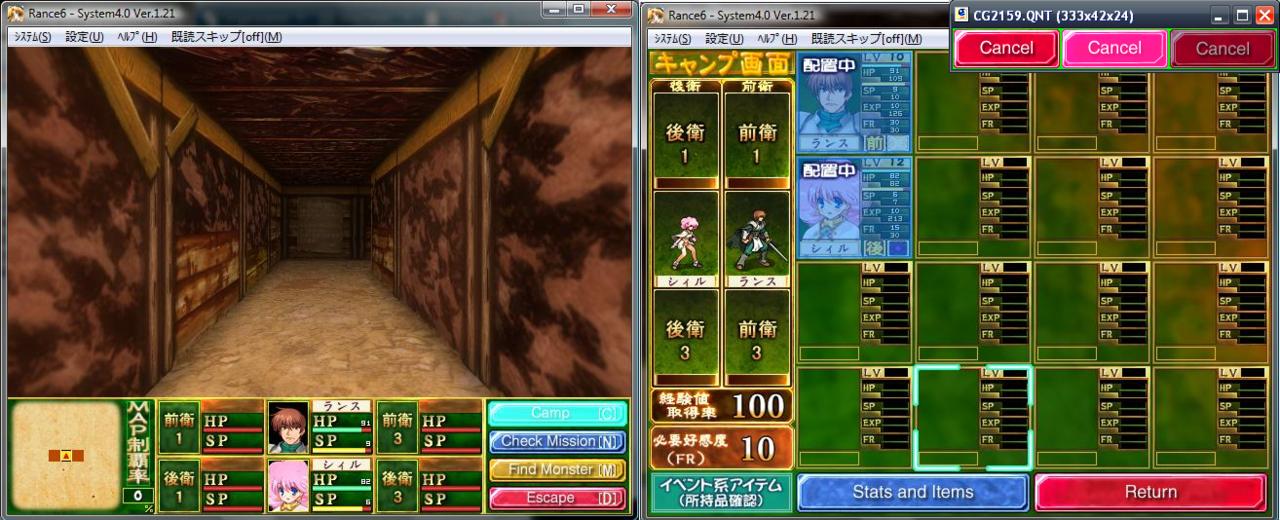Open the Camp screen button
This screenshot has height=520, width=1280.
pos(558,413)
